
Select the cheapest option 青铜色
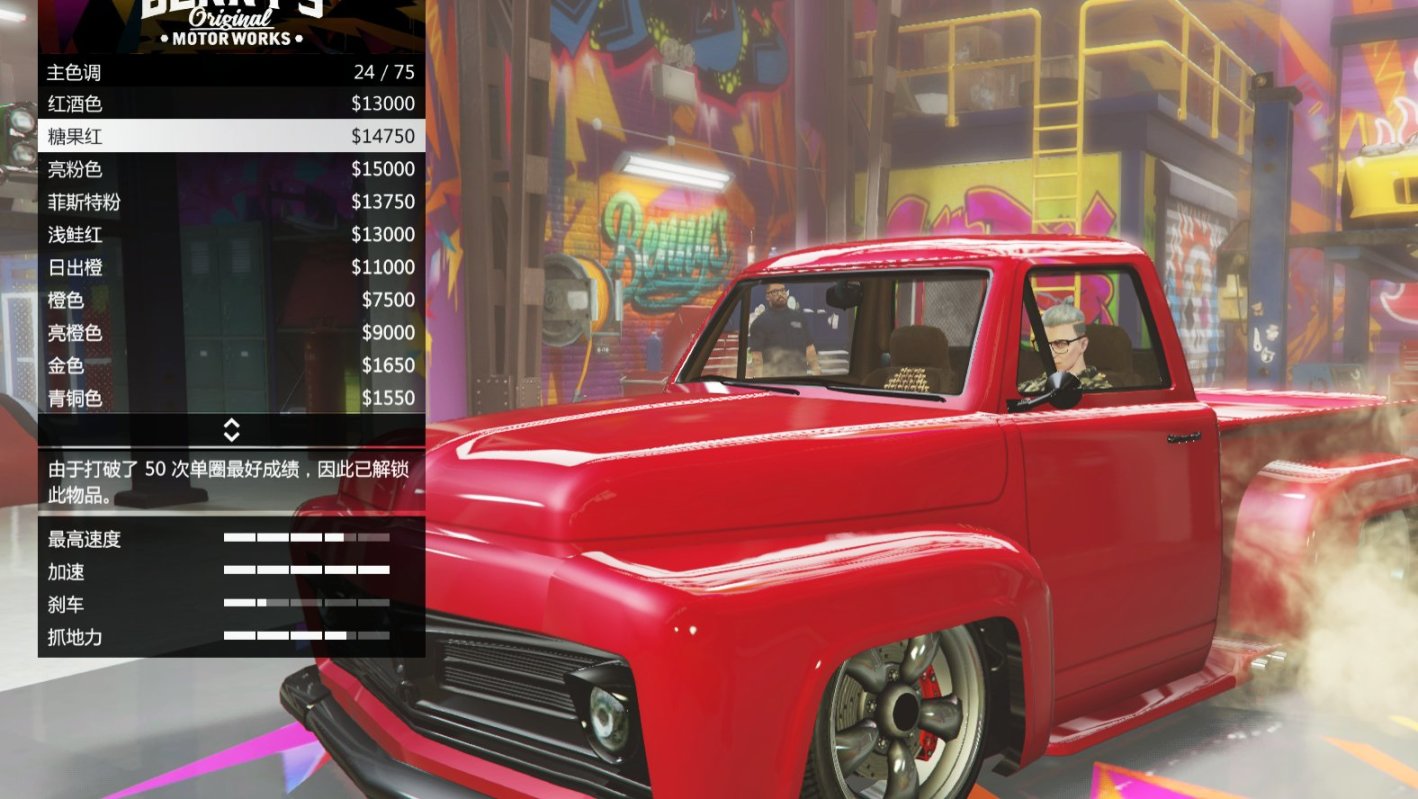tap(228, 398)
